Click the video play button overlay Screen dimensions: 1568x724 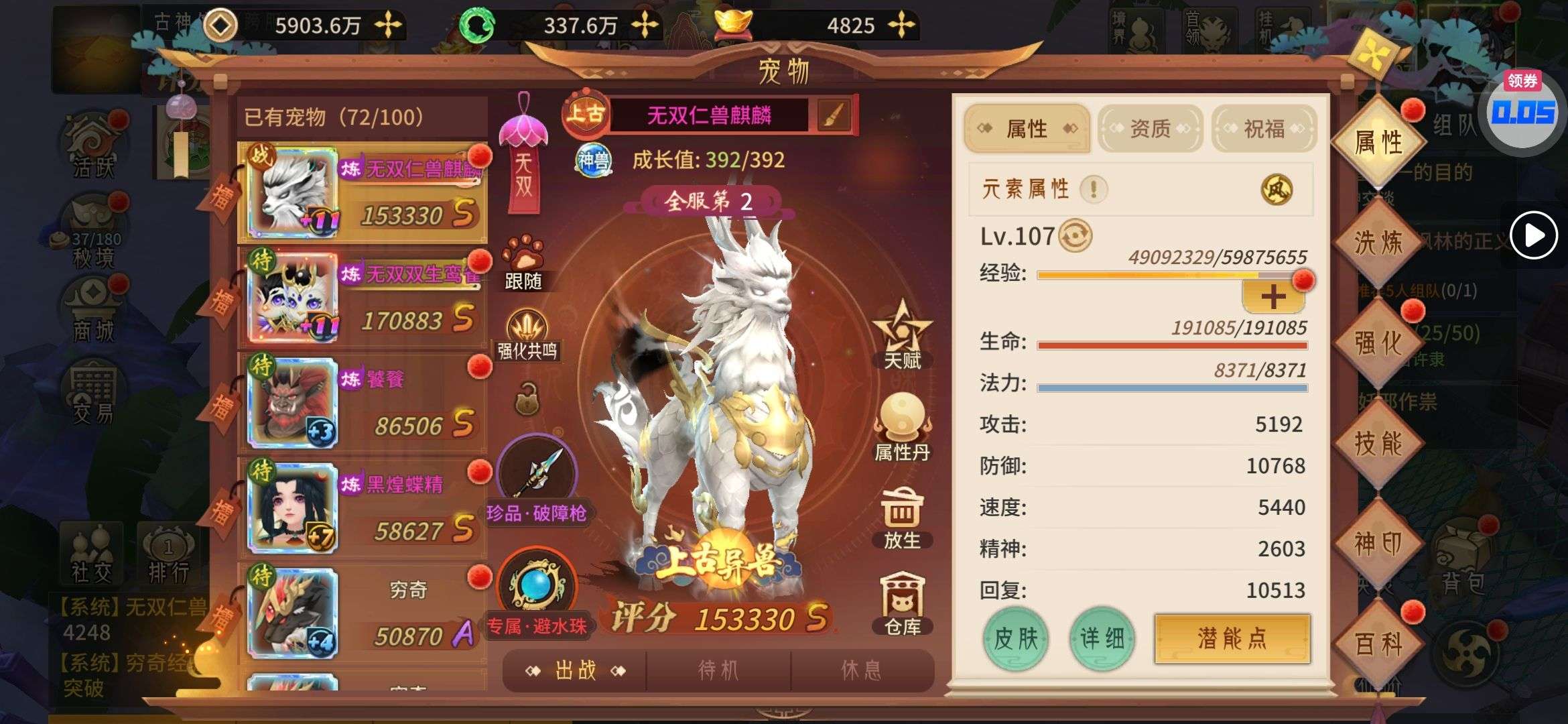point(1533,235)
